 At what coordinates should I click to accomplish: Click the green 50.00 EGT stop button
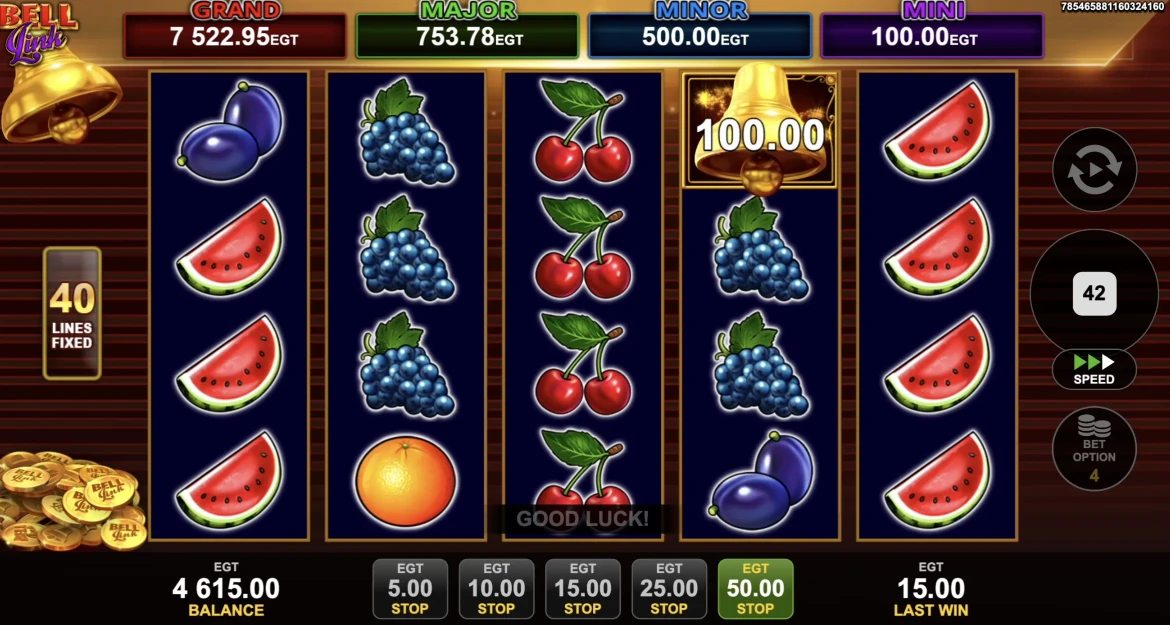tap(755, 589)
